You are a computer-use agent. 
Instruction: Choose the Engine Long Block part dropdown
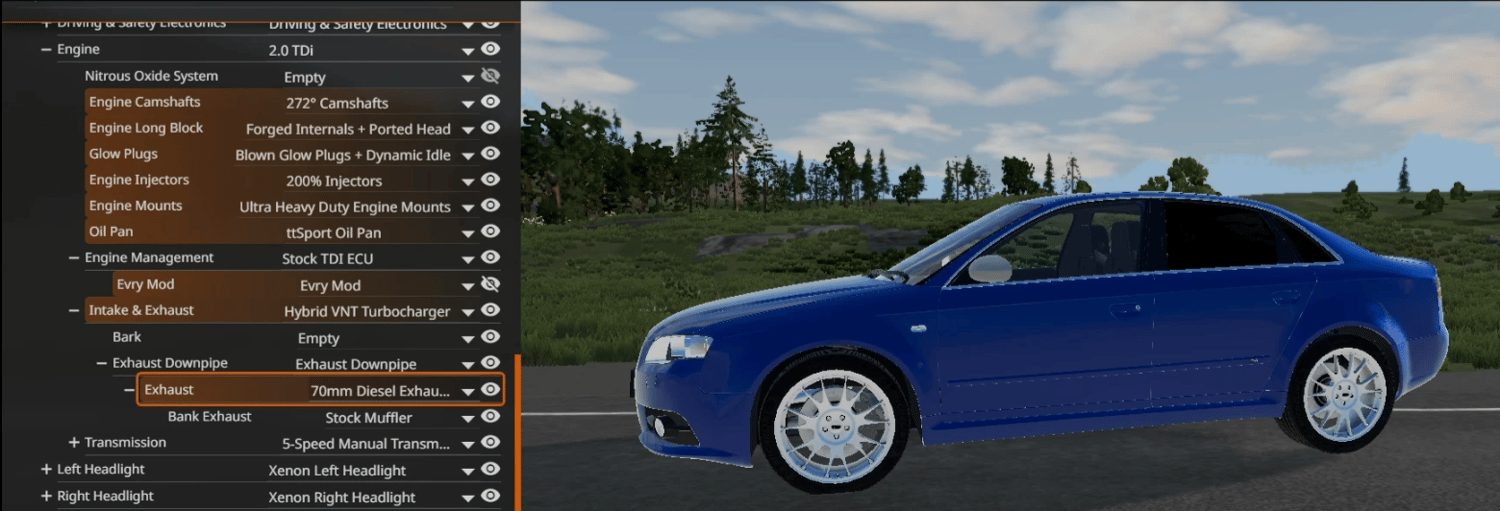pos(467,129)
